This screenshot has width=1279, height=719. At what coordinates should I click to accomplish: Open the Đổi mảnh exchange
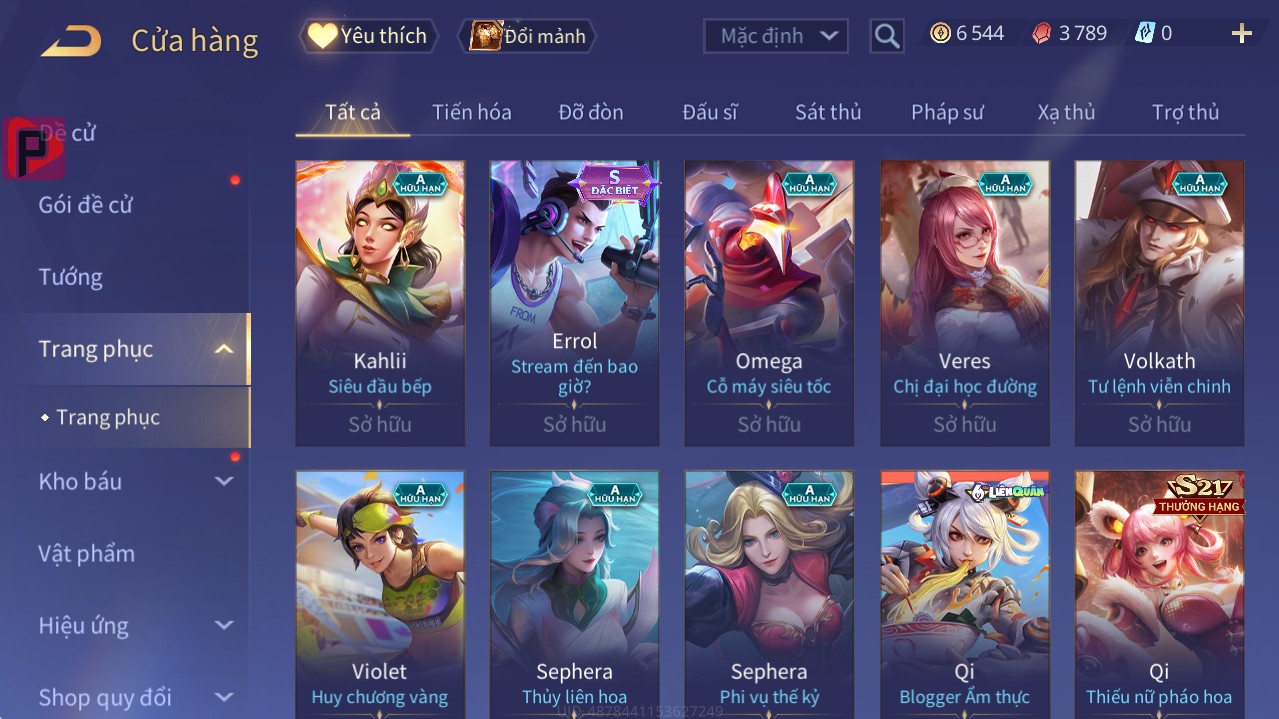527,36
